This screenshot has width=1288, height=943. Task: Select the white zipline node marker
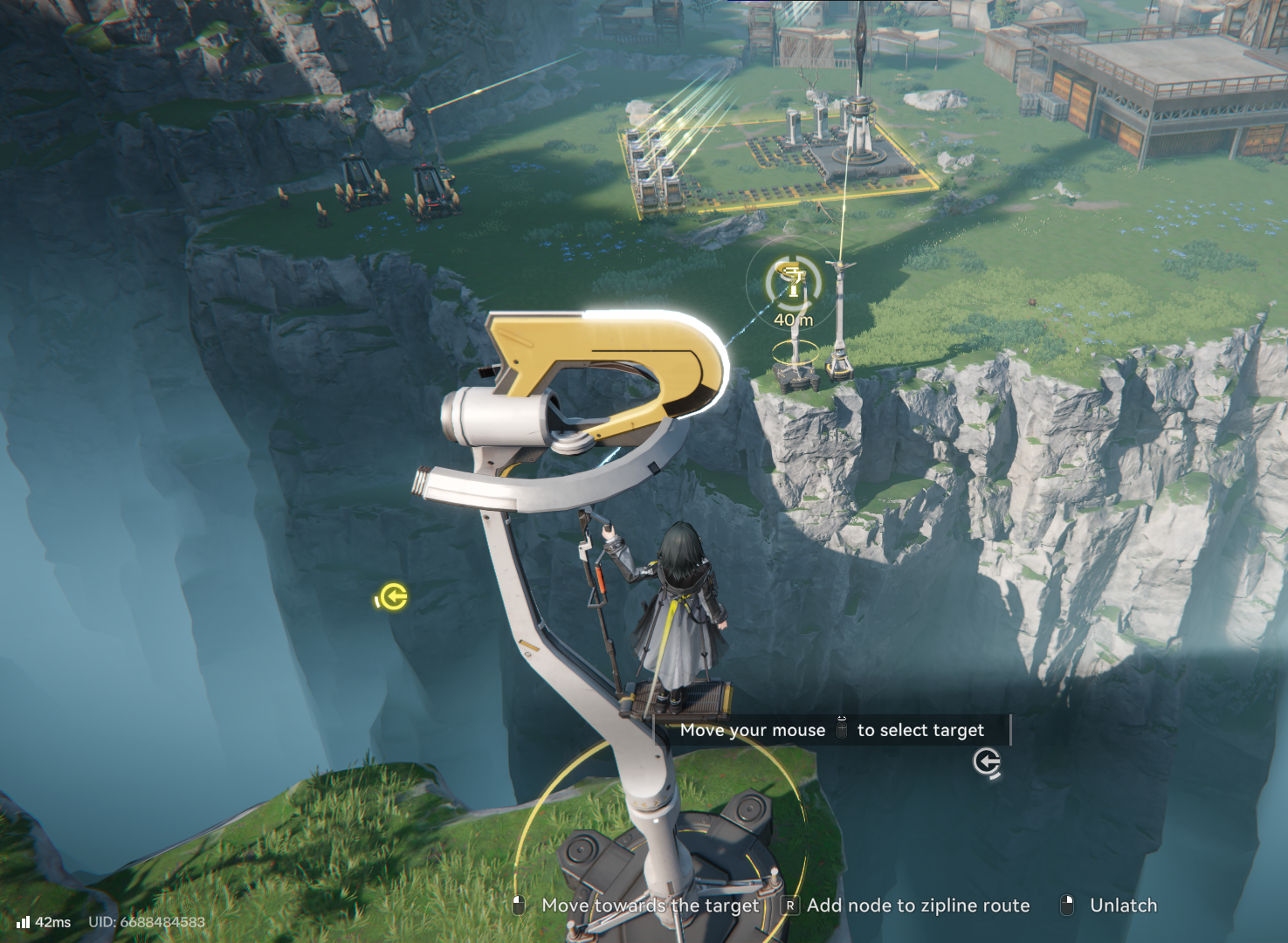[x=987, y=762]
